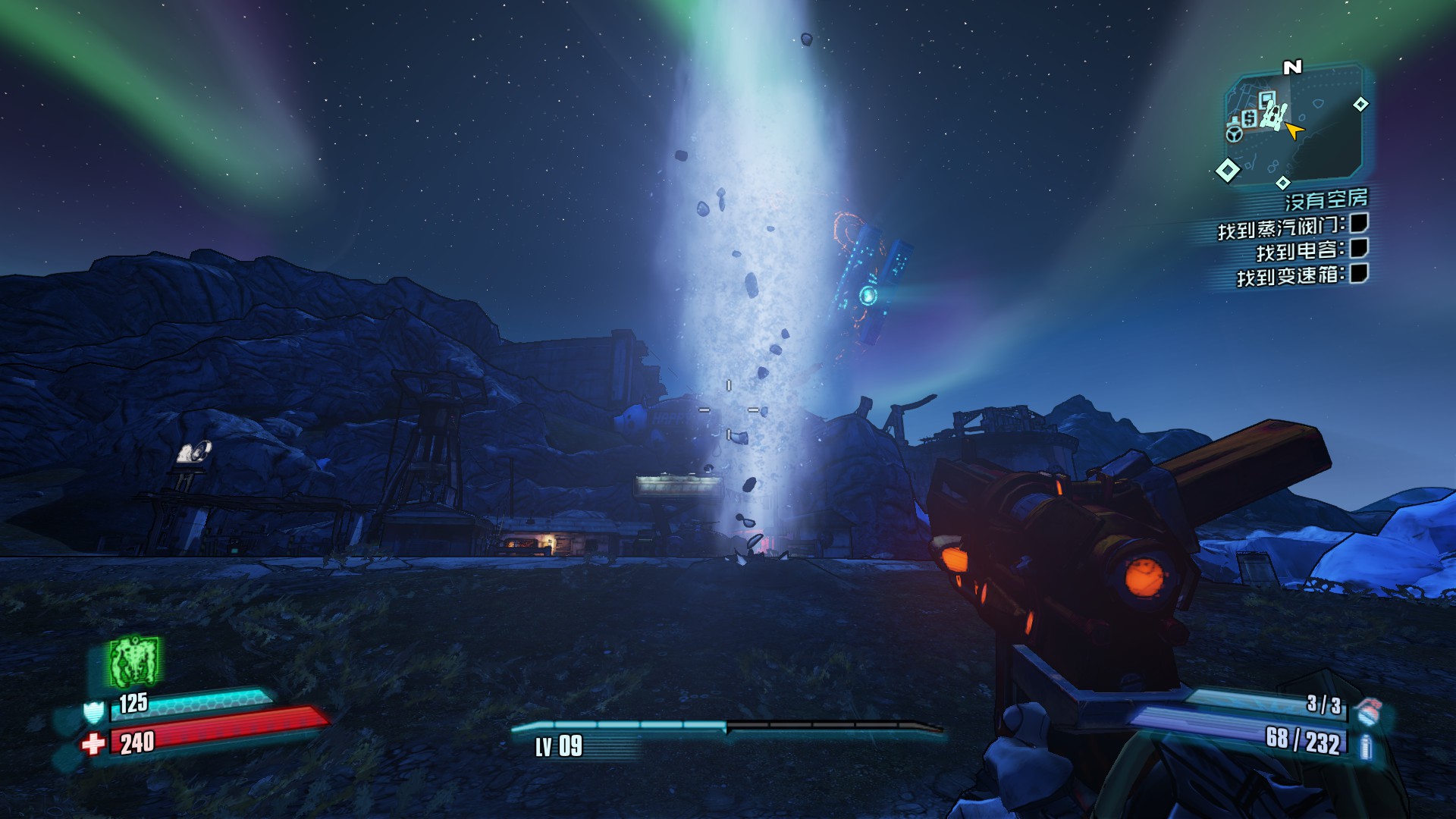The width and height of the screenshot is (1456, 819).
Task: Click the minimap in the corner
Action: [x=1295, y=125]
